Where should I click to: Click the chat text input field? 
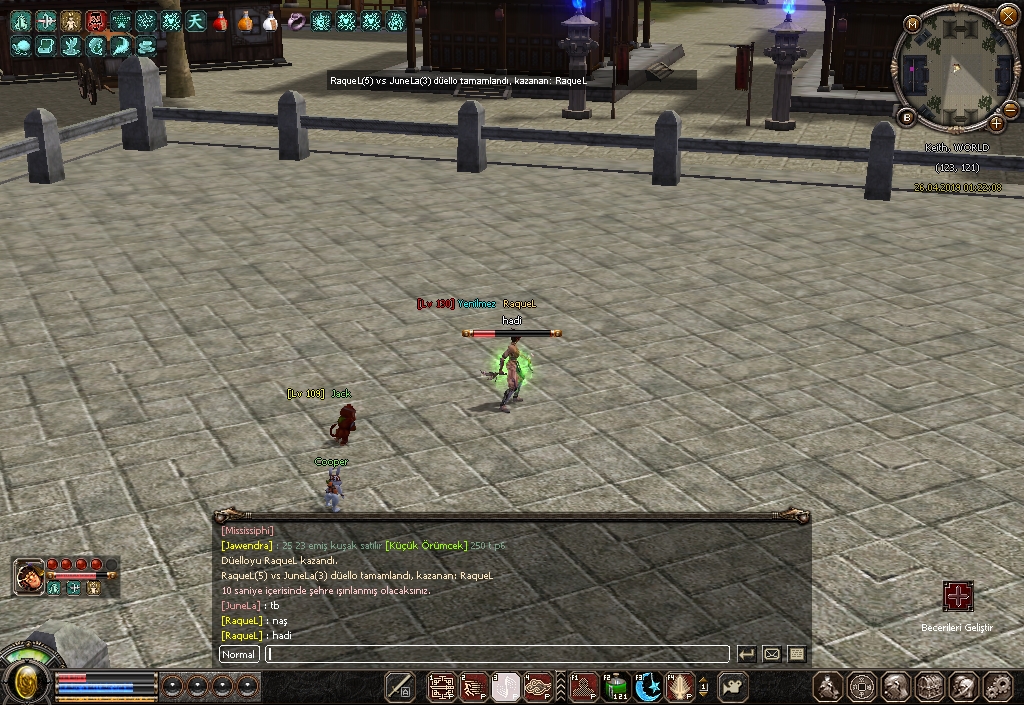pos(497,654)
